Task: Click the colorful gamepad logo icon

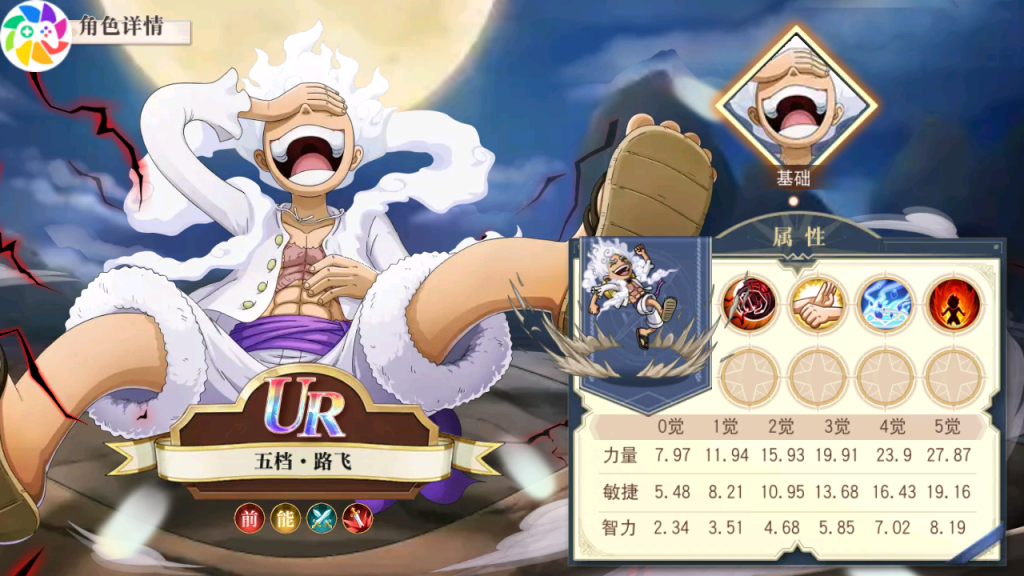Action: pos(35,35)
